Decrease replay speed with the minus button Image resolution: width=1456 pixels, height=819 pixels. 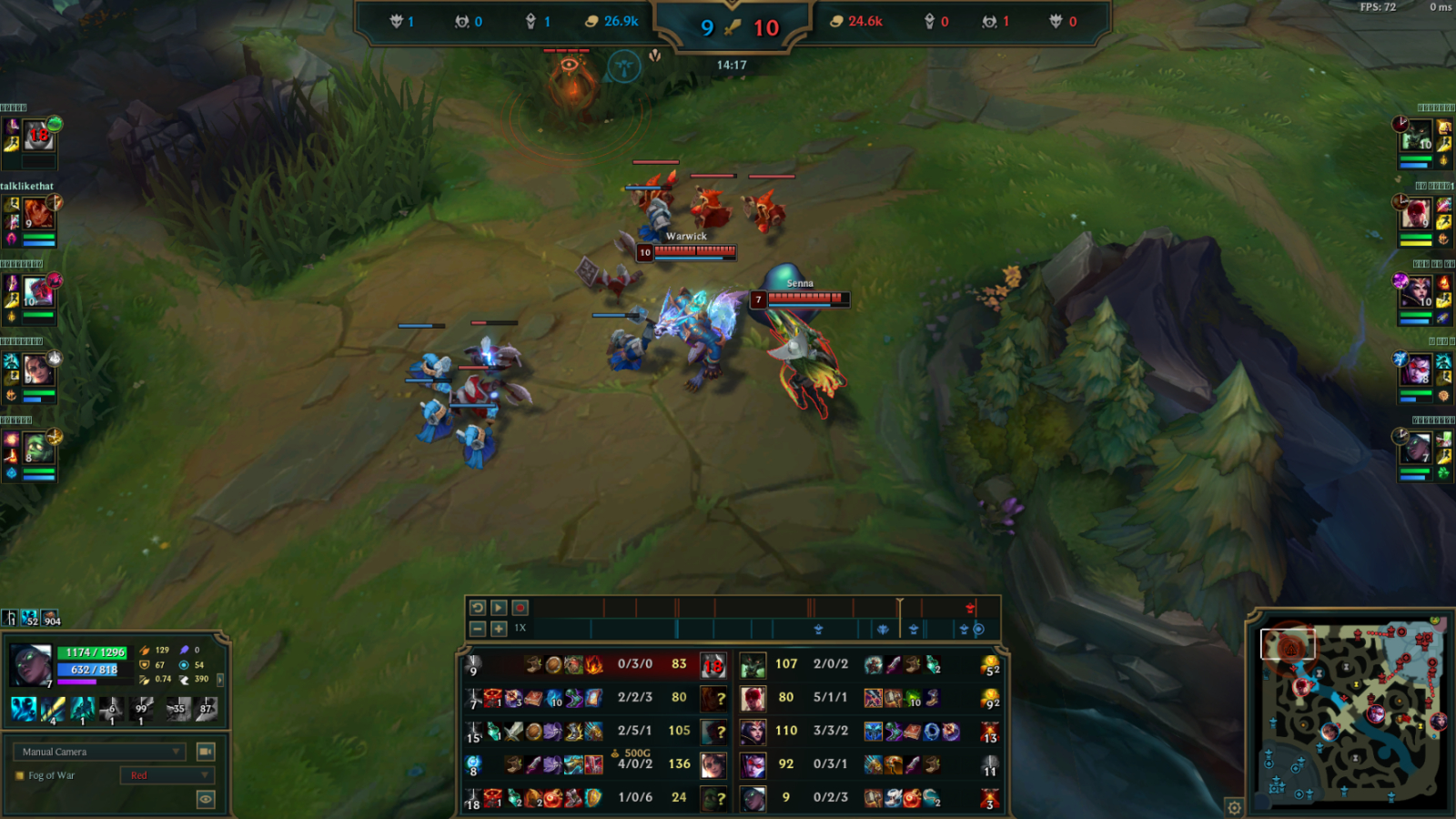[x=478, y=629]
